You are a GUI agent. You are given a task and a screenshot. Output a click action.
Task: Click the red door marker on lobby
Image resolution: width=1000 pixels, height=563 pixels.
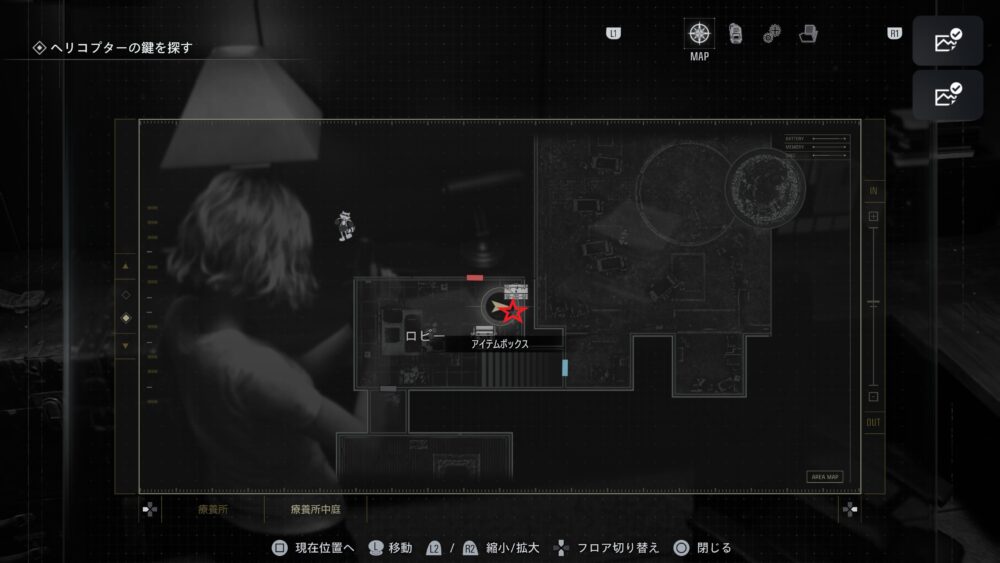pos(475,277)
